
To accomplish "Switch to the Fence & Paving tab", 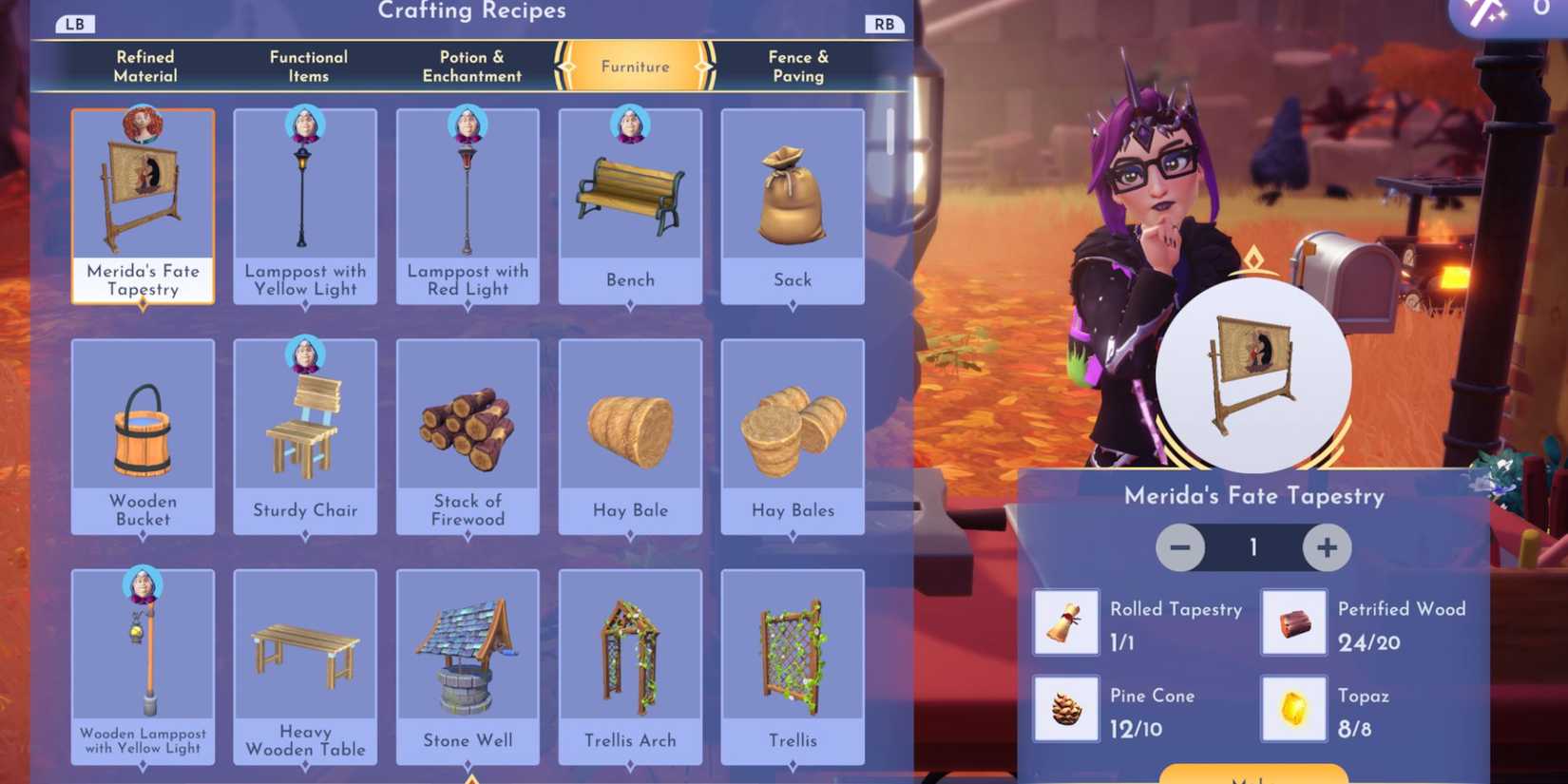I will click(x=798, y=66).
